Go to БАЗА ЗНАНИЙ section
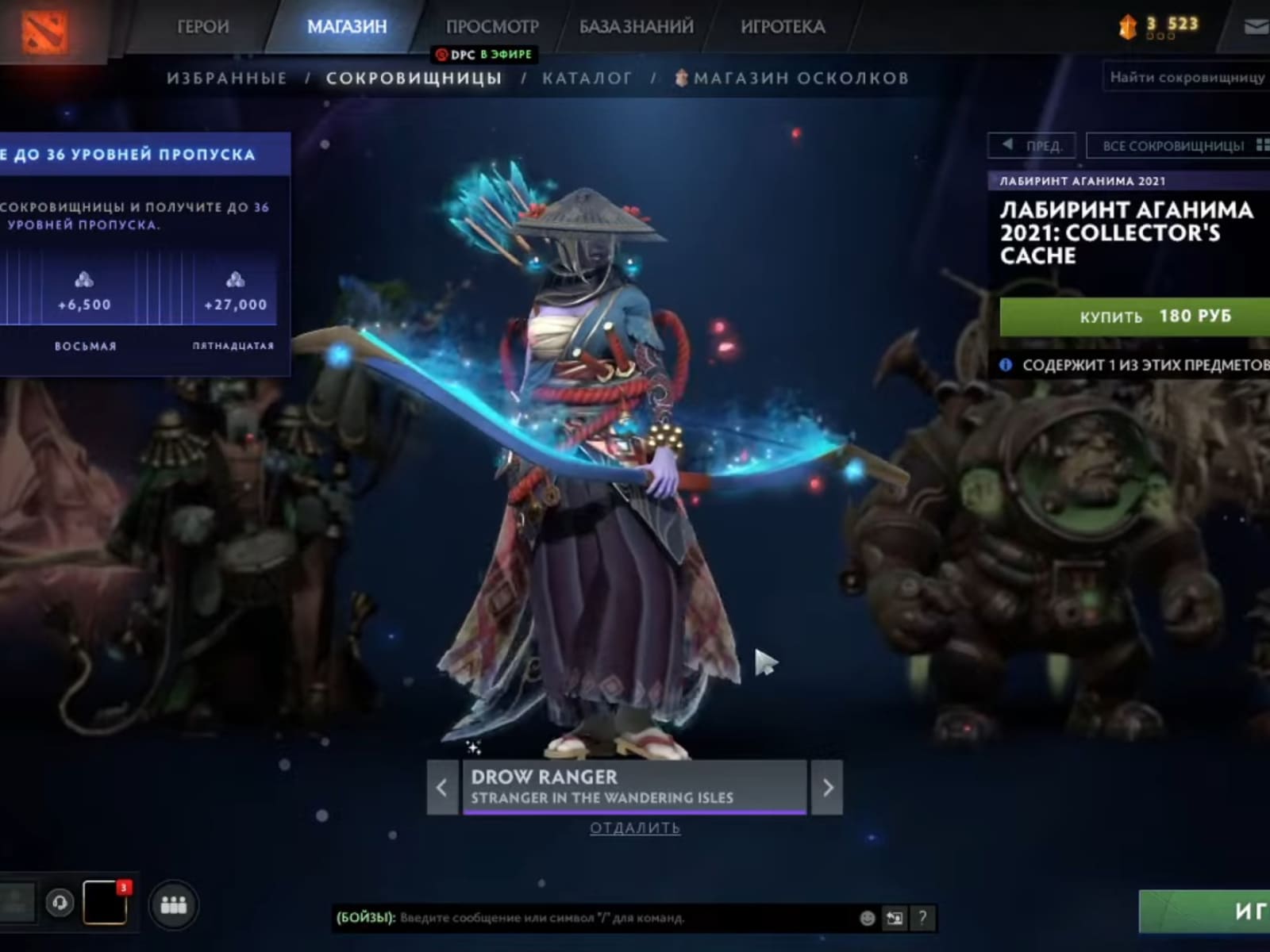The width and height of the screenshot is (1270, 952). (637, 27)
